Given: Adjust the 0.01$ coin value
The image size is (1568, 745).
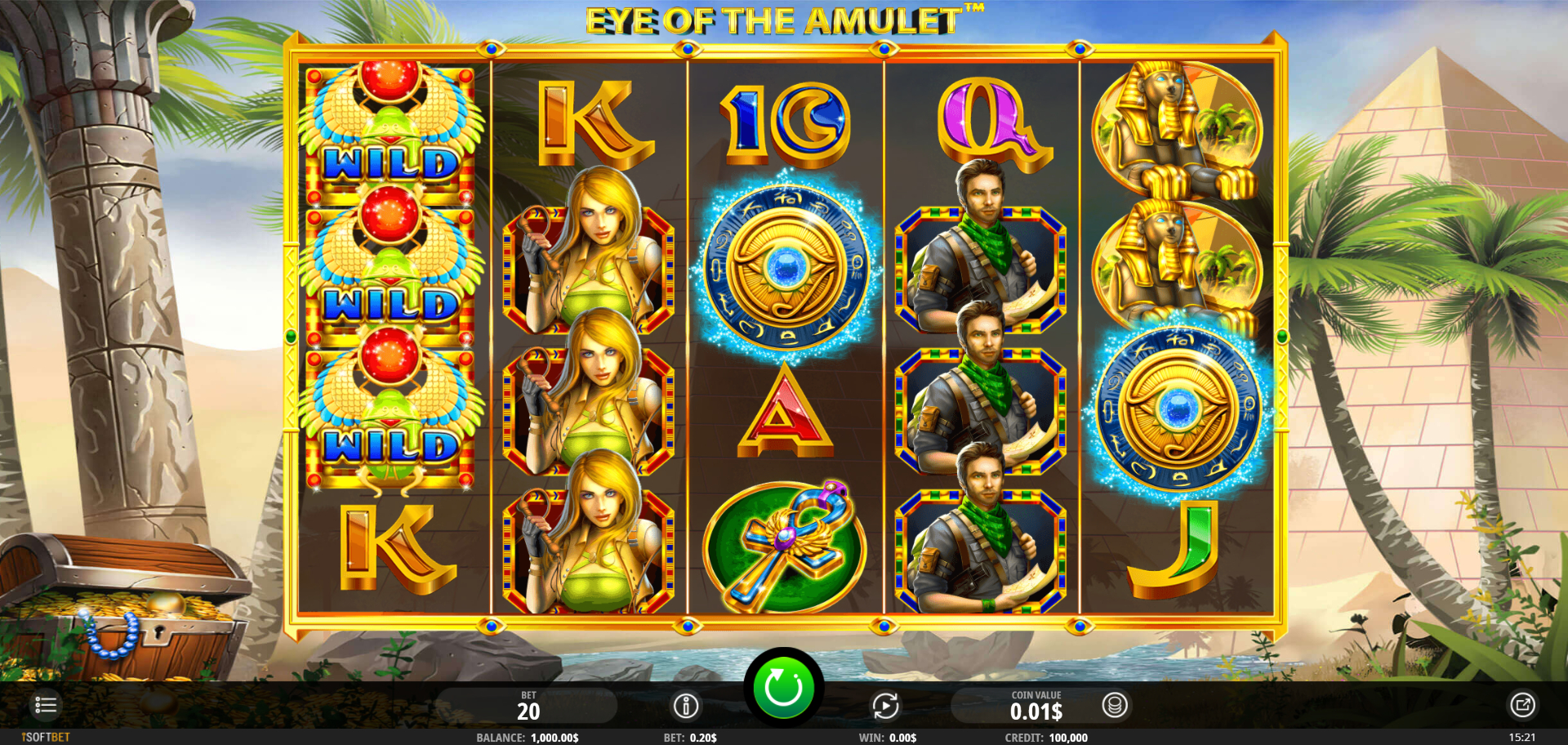Looking at the screenshot, I should click(1036, 707).
